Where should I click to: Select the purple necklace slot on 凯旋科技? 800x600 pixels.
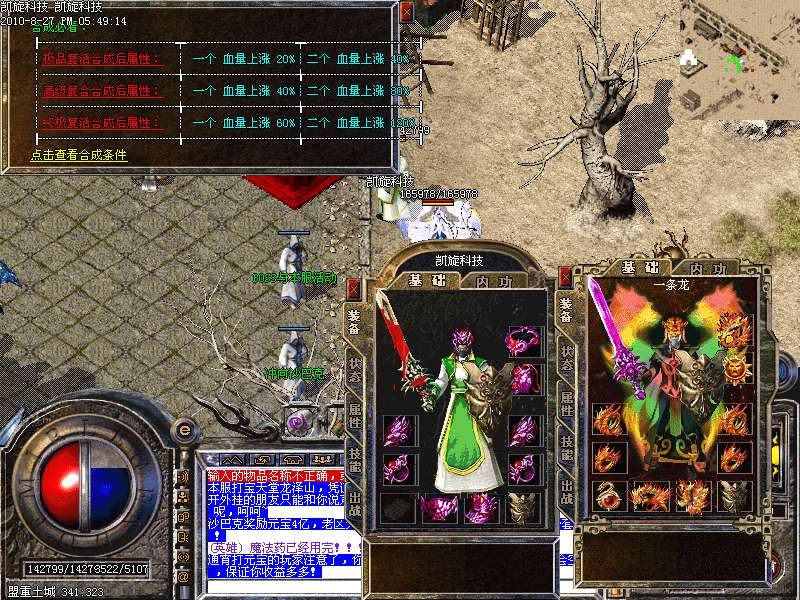[521, 341]
